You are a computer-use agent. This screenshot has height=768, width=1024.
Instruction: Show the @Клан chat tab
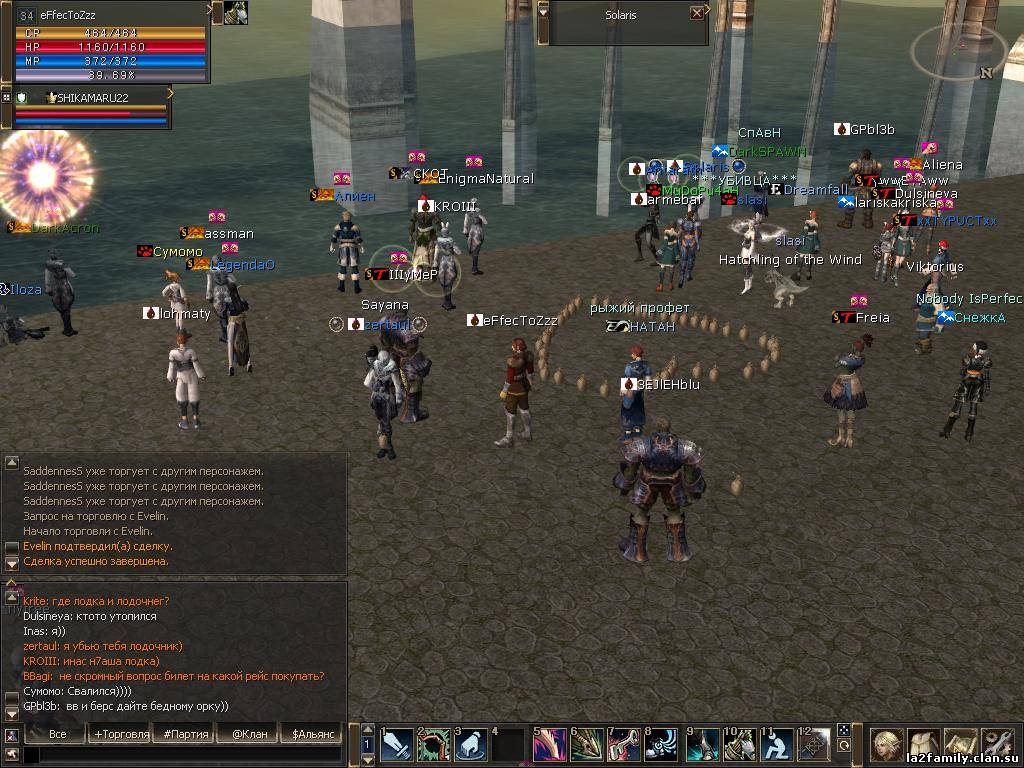click(249, 734)
